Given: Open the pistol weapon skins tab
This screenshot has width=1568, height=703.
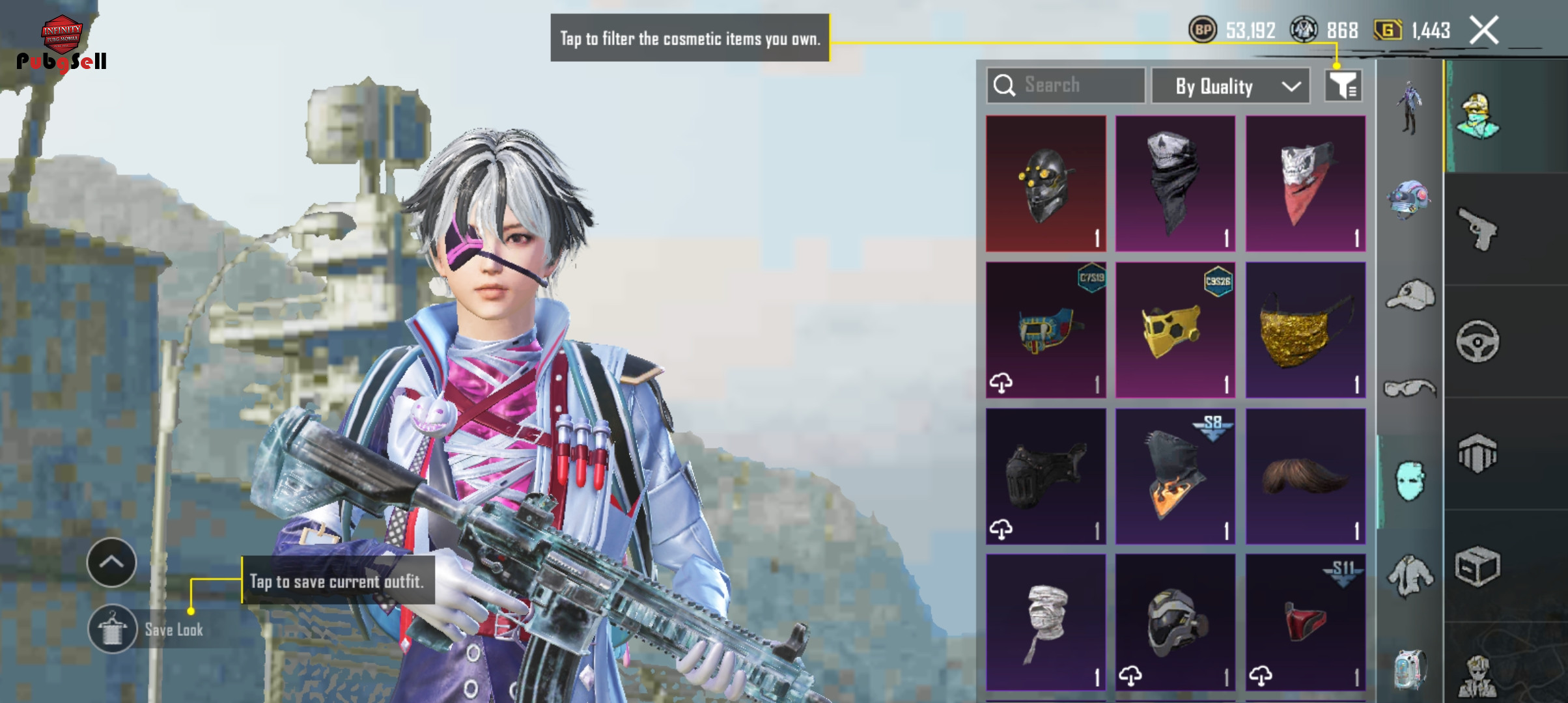Looking at the screenshot, I should (x=1478, y=228).
